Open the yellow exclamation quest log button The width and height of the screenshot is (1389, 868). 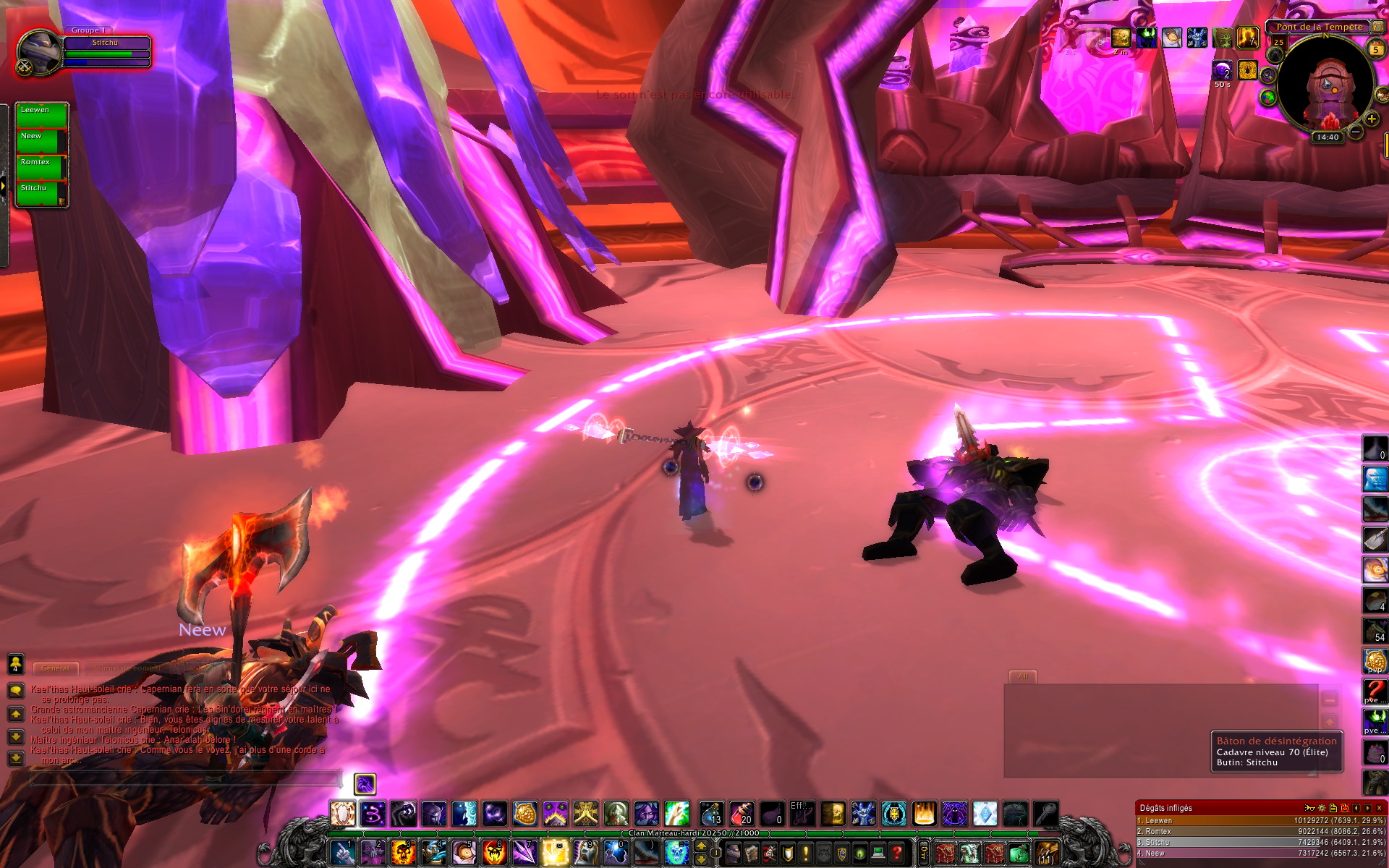click(805, 854)
